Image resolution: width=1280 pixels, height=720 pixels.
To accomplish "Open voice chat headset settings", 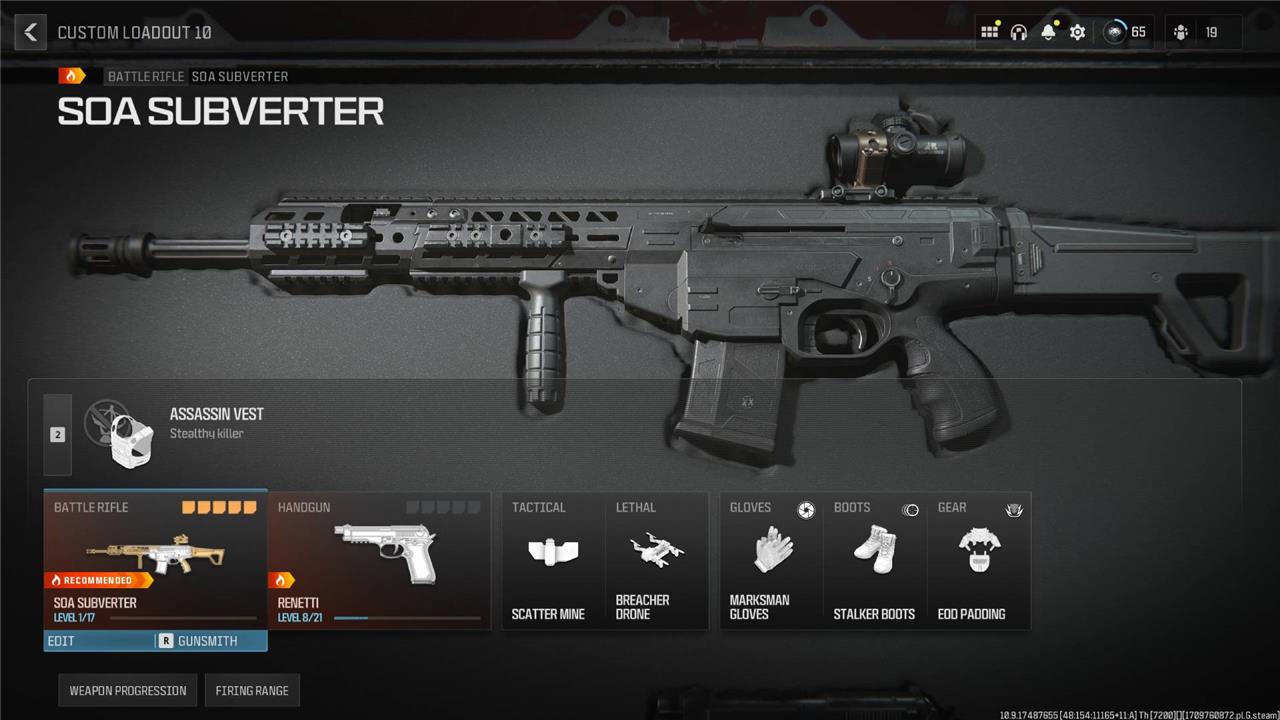I will 1018,32.
